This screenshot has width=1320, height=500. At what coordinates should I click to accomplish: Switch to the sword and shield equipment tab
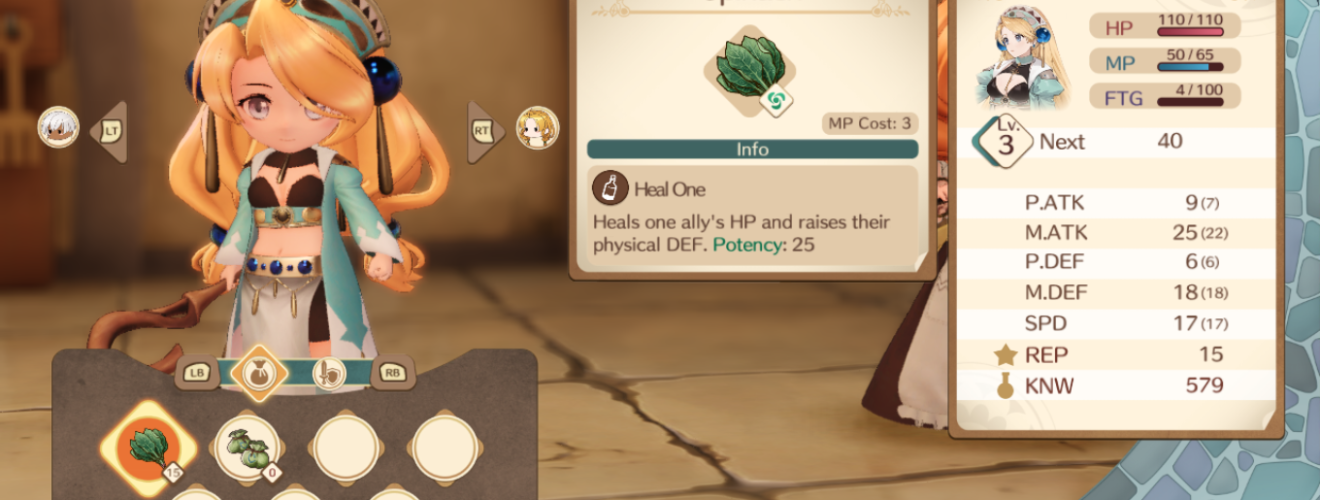tap(328, 373)
